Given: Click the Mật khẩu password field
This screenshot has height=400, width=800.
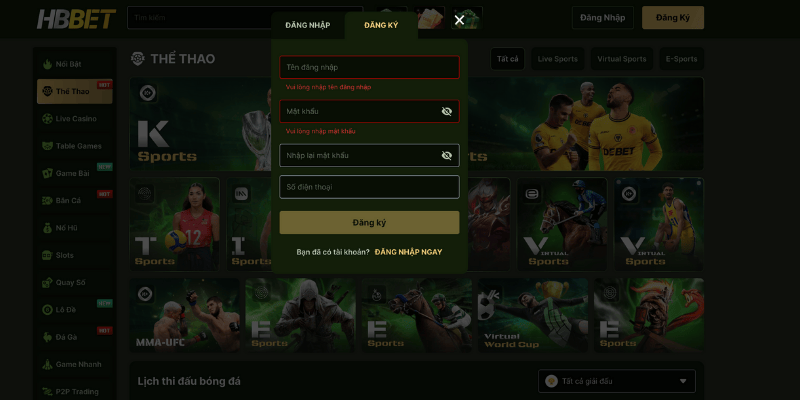Looking at the screenshot, I should tap(358, 111).
